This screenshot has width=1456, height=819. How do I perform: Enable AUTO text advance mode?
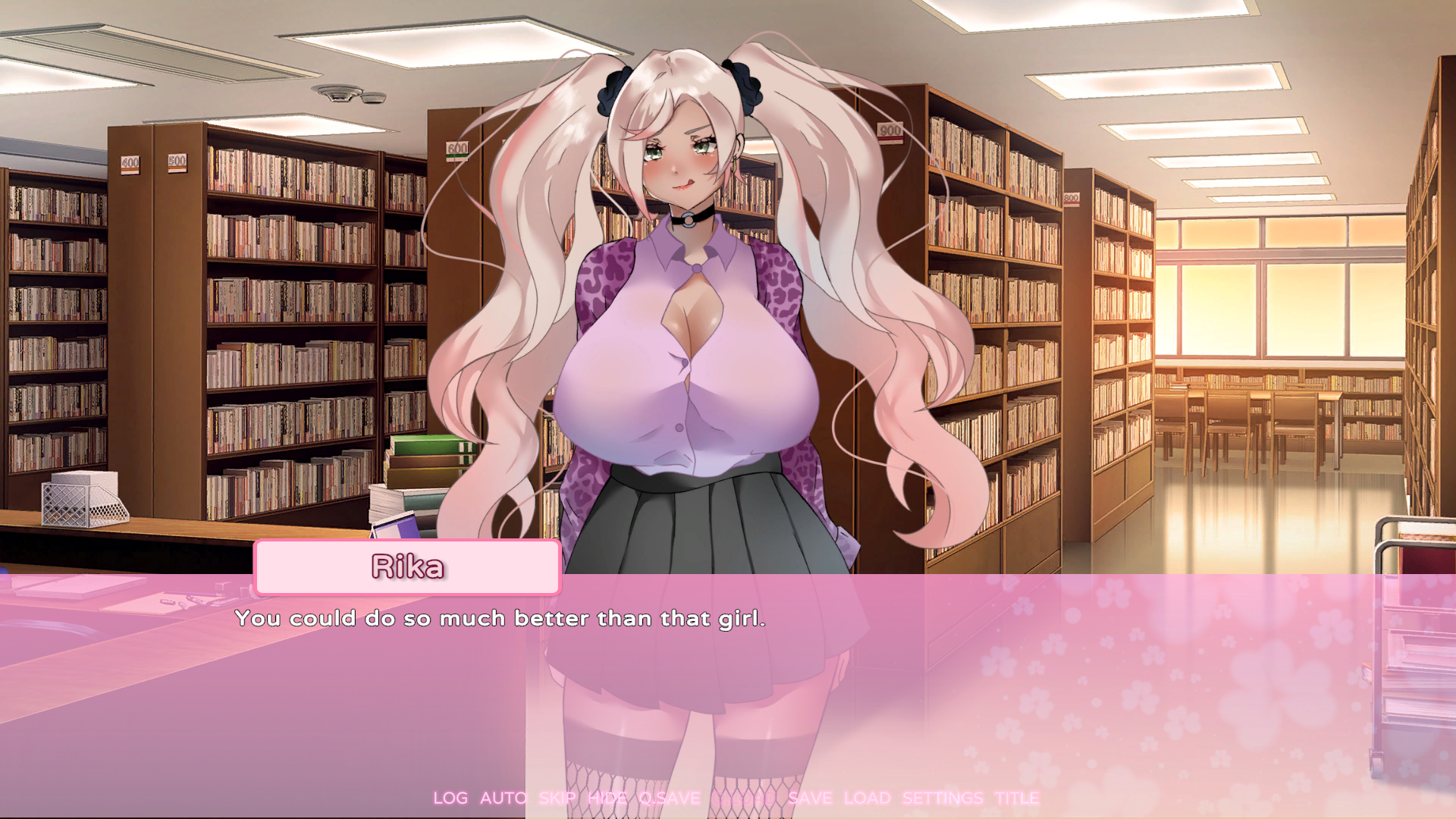coord(504,798)
